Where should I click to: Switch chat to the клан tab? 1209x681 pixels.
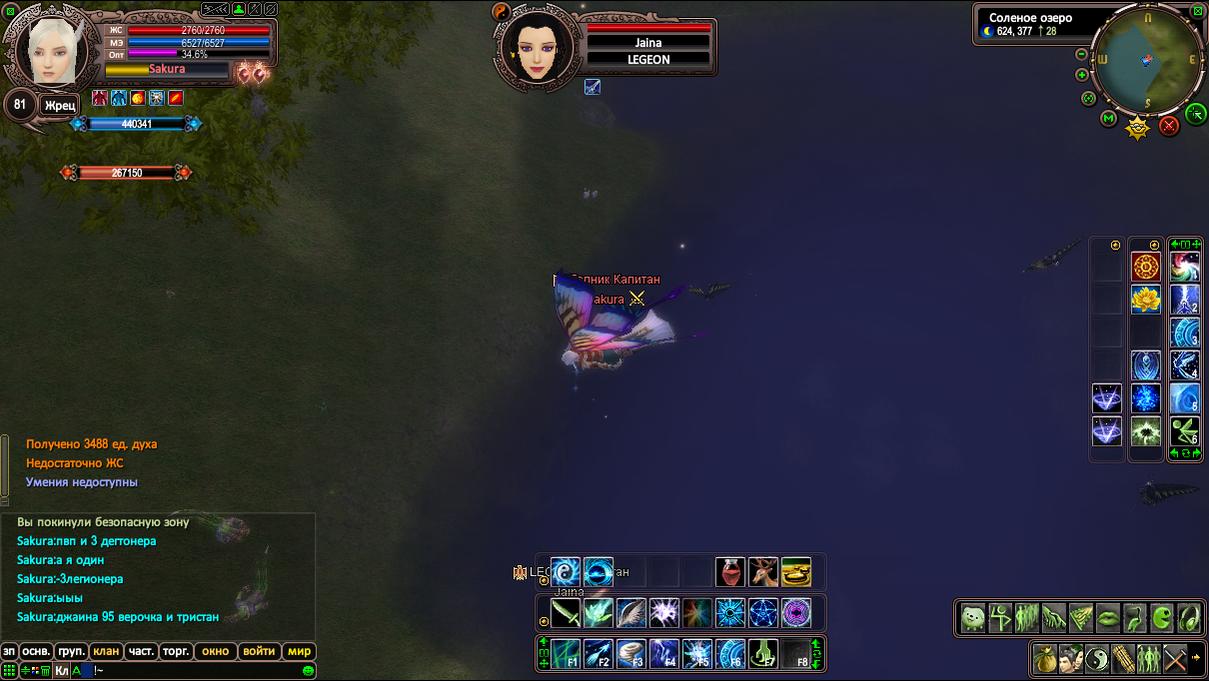[106, 651]
